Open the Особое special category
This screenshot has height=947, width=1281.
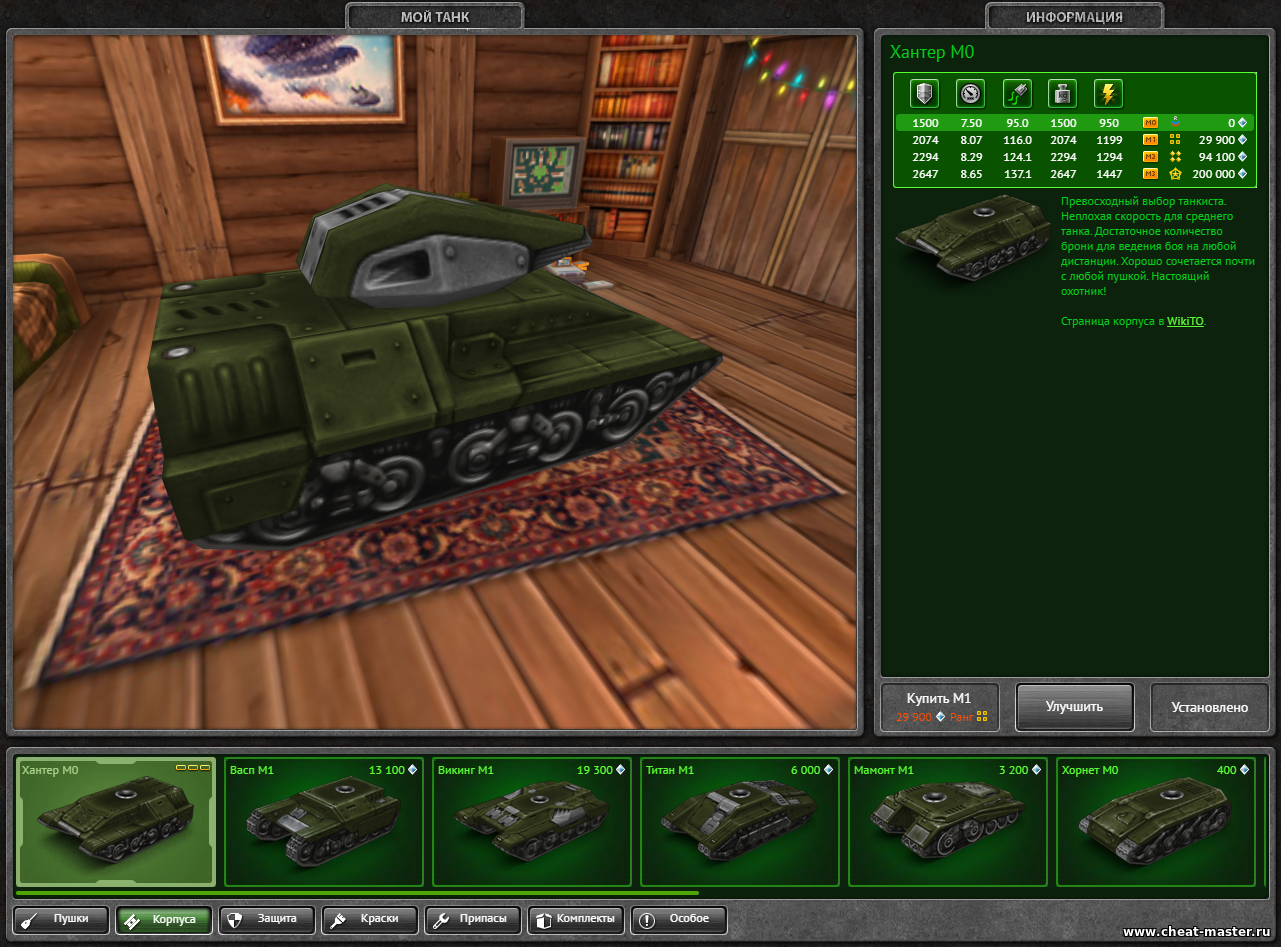coord(679,919)
